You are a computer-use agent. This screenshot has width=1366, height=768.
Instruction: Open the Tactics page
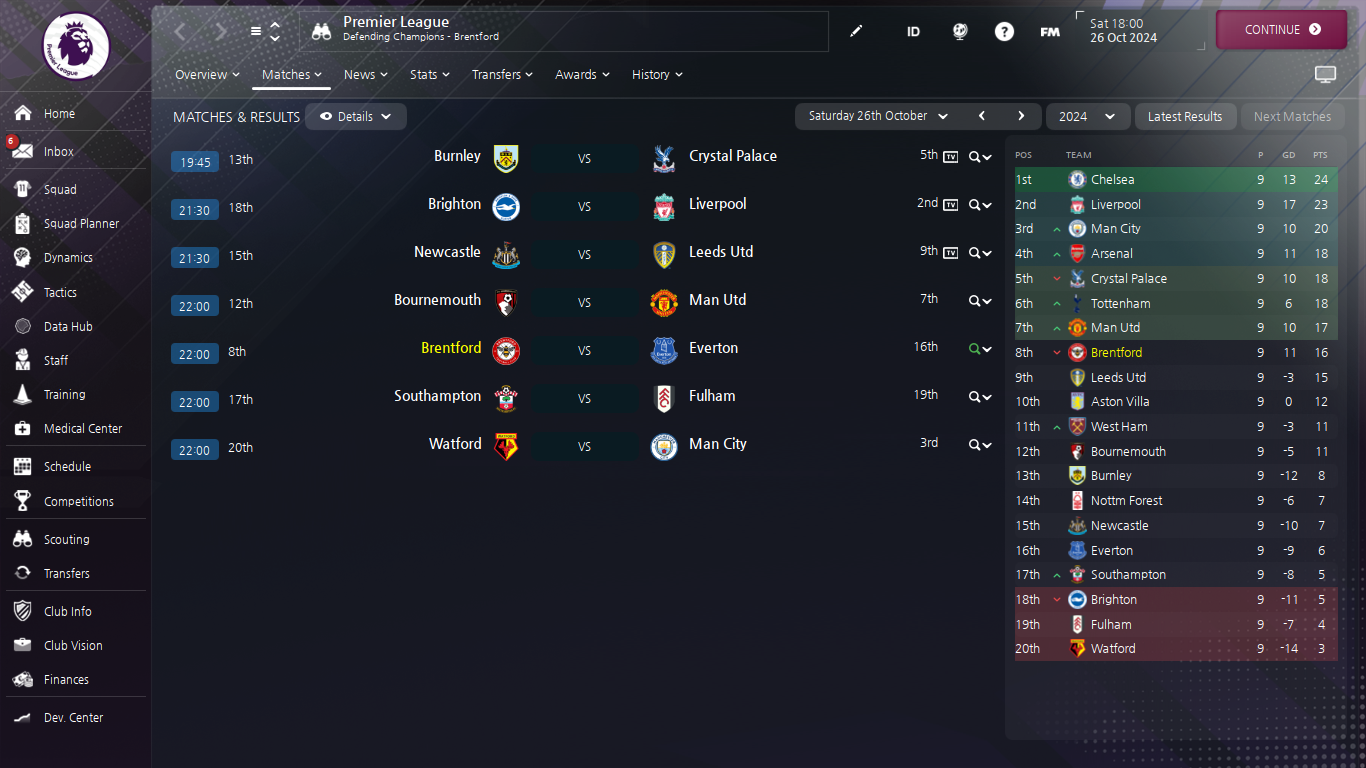[60, 293]
